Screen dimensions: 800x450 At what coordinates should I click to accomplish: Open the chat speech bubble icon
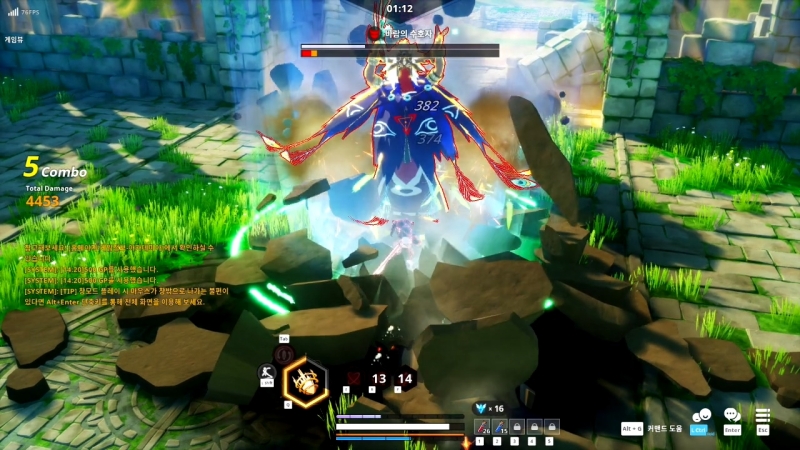click(x=731, y=416)
